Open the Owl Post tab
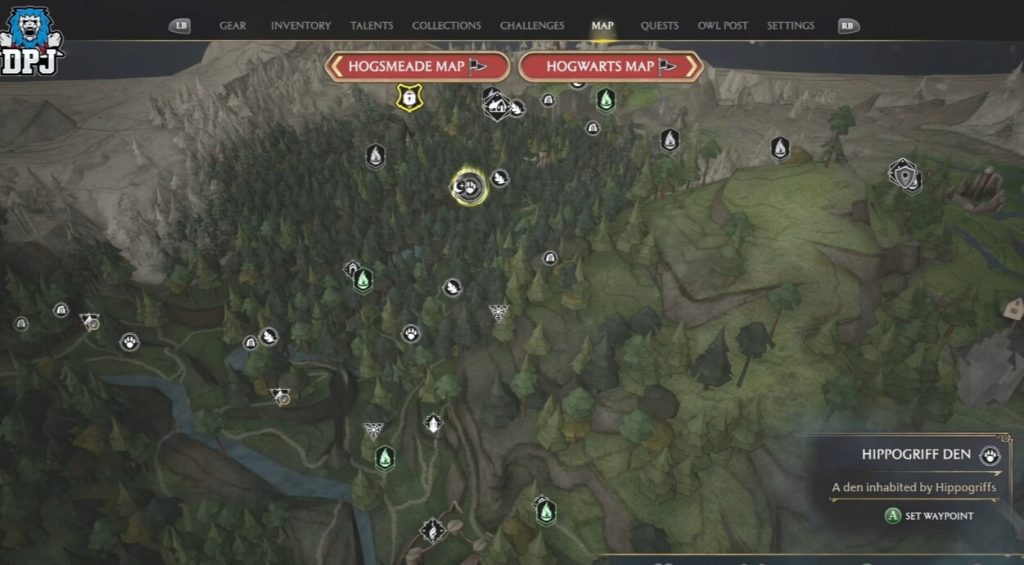This screenshot has width=1024, height=565. click(723, 26)
